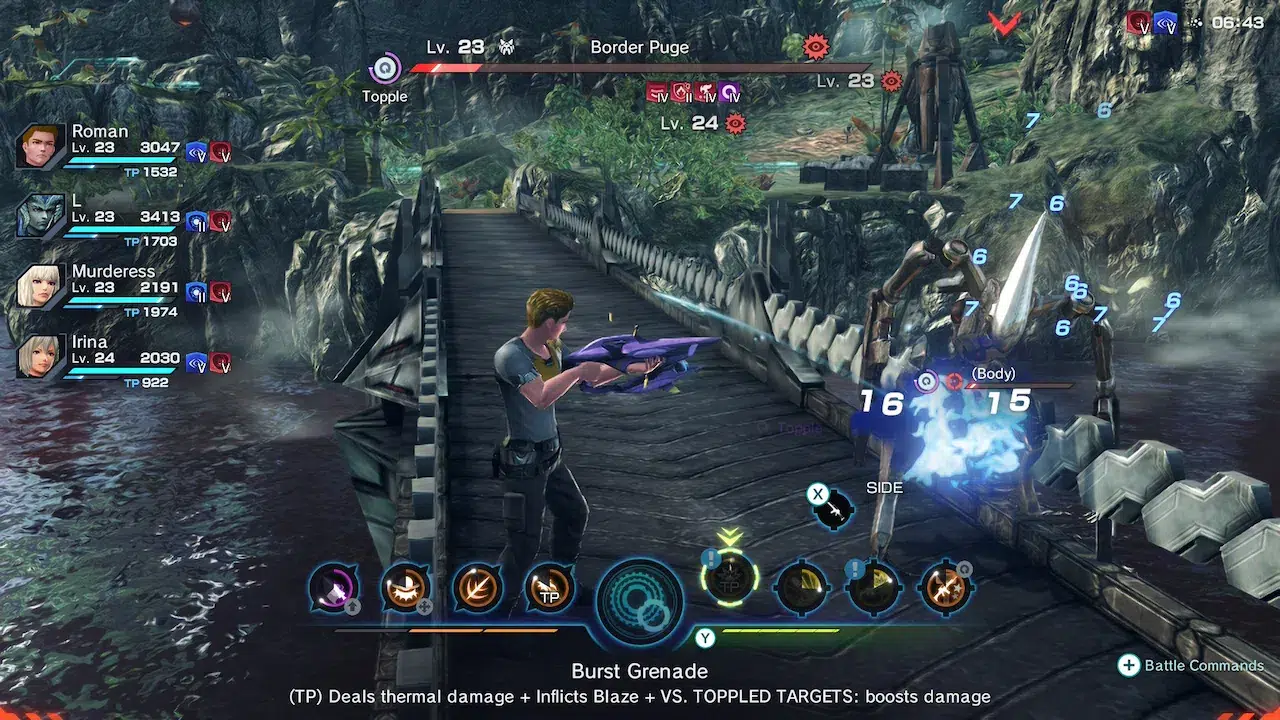Choose L's party portrait

(41, 217)
